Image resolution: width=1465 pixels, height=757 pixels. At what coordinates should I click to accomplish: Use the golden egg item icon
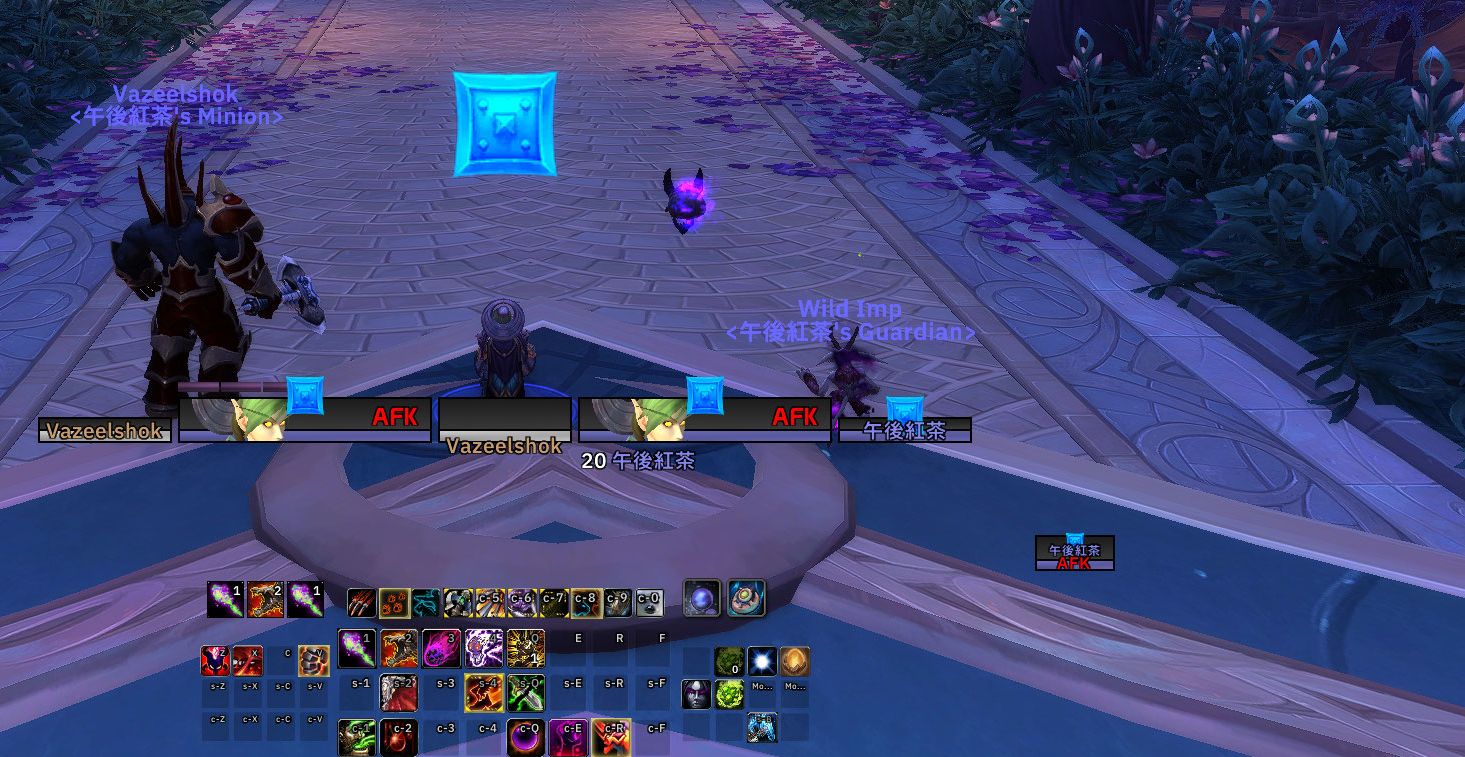[795, 661]
